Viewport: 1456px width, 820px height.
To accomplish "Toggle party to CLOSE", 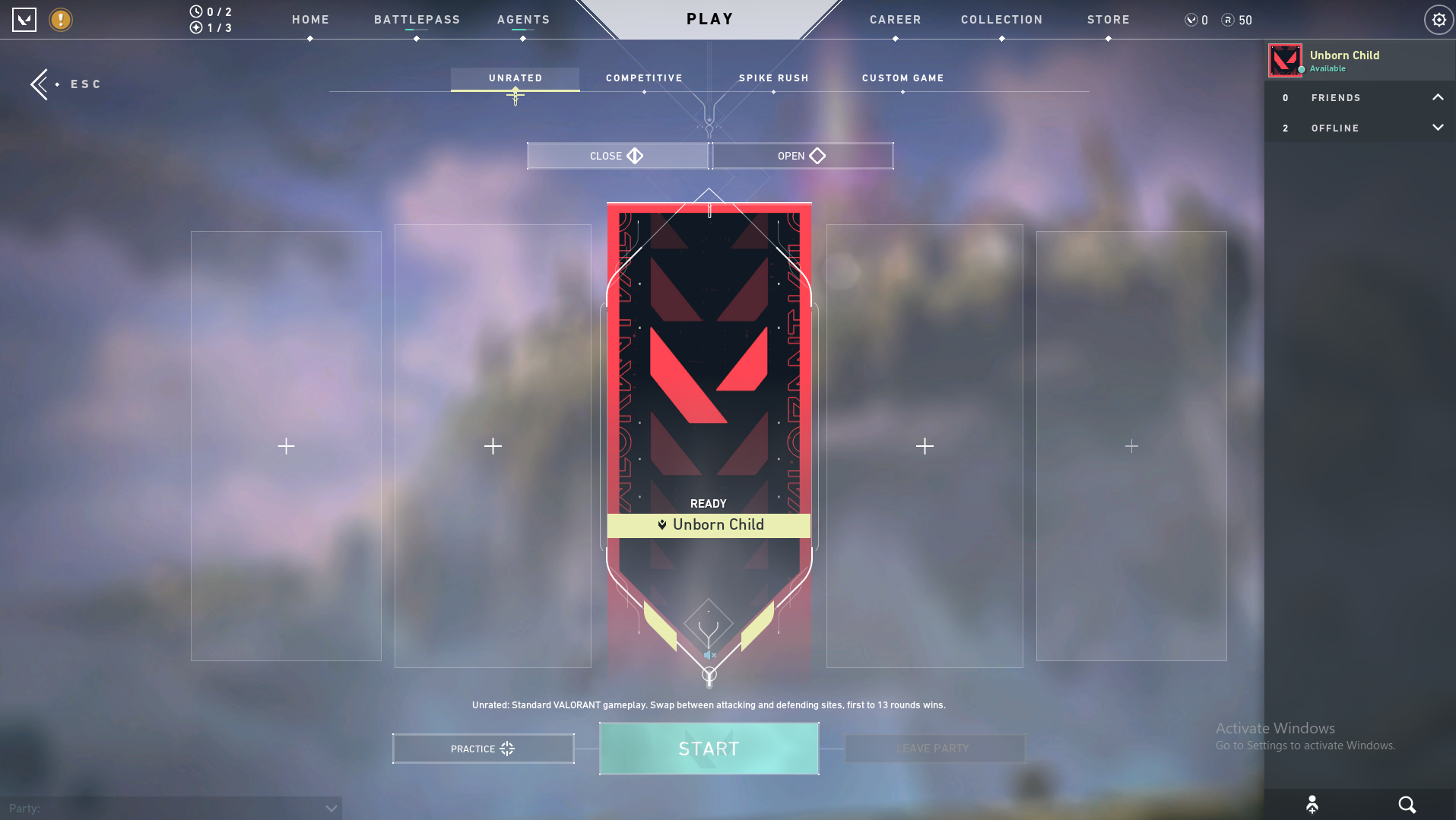I will click(617, 156).
